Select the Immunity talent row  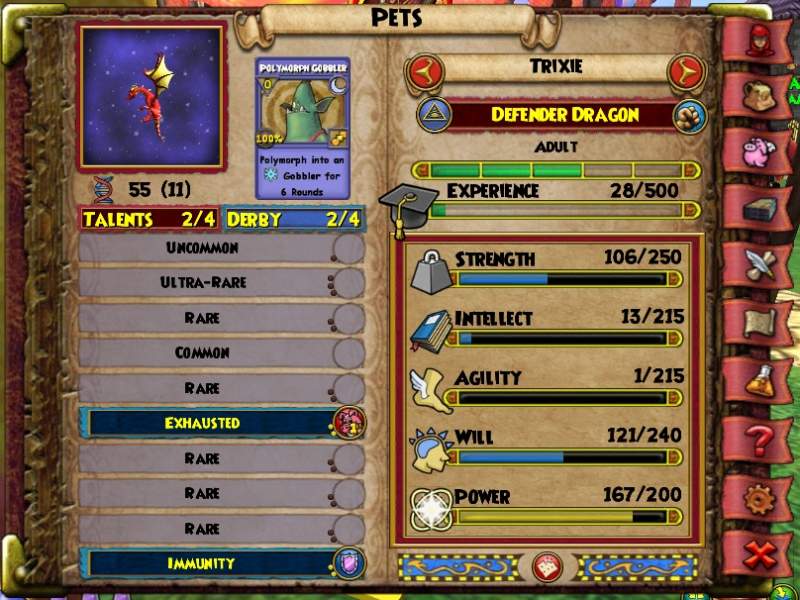(x=221, y=563)
